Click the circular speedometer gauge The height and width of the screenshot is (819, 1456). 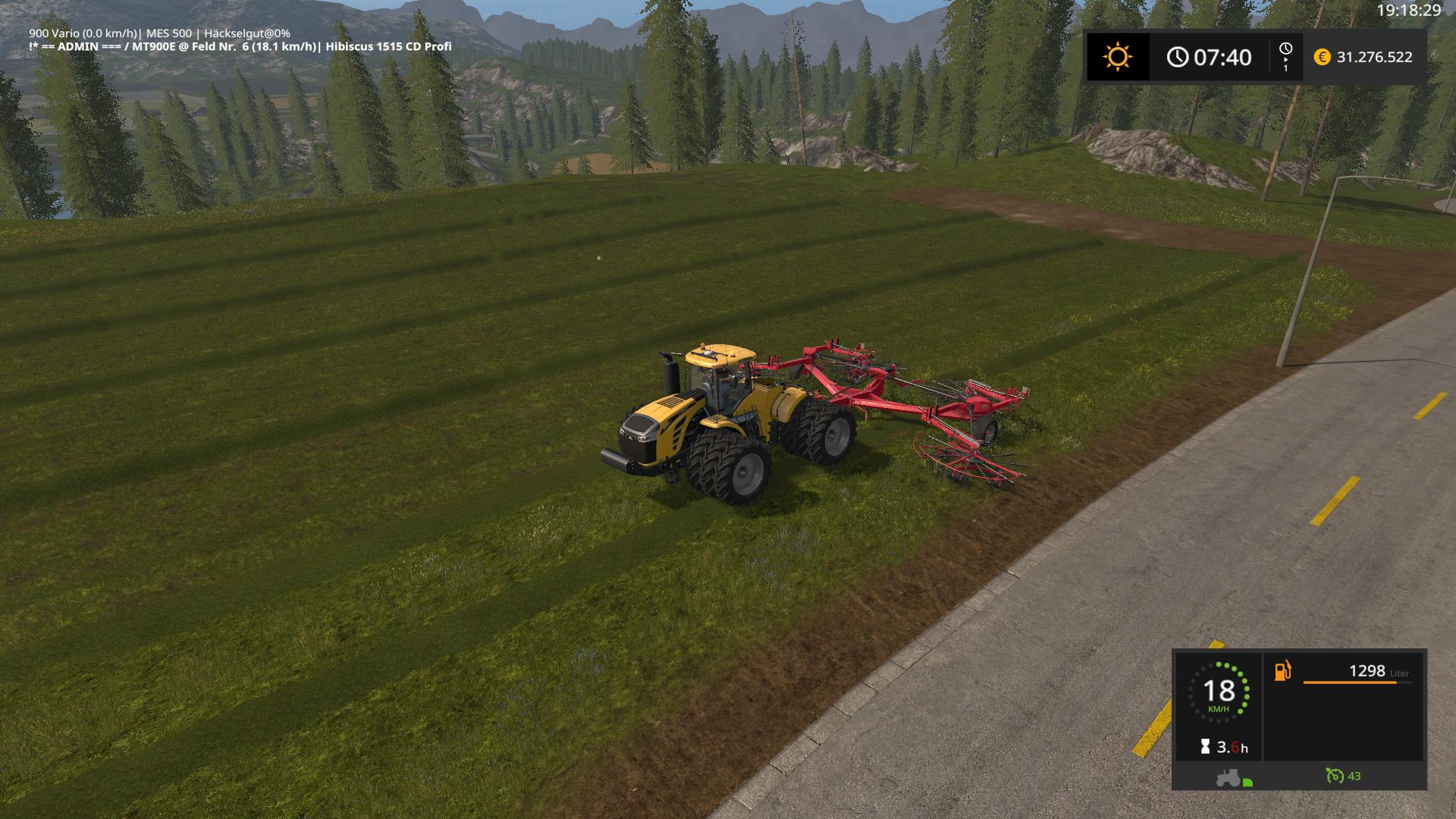click(1218, 692)
